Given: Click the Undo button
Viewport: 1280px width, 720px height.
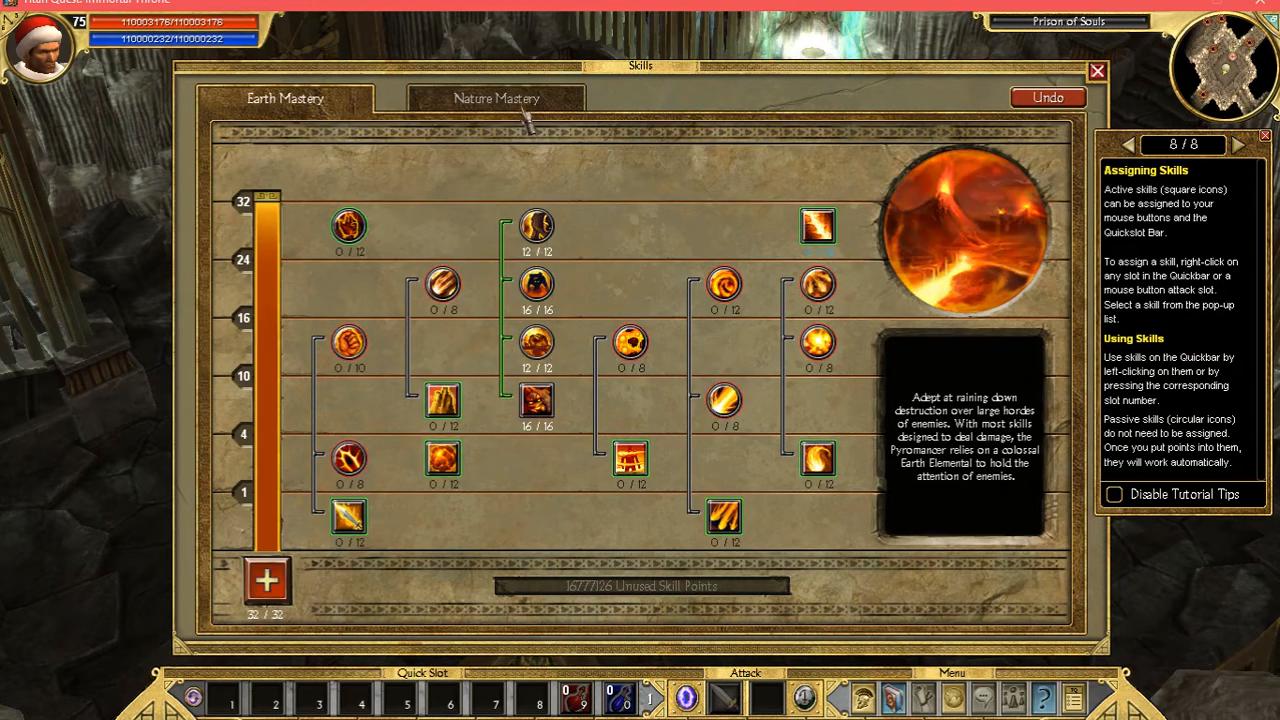Looking at the screenshot, I should [1048, 97].
